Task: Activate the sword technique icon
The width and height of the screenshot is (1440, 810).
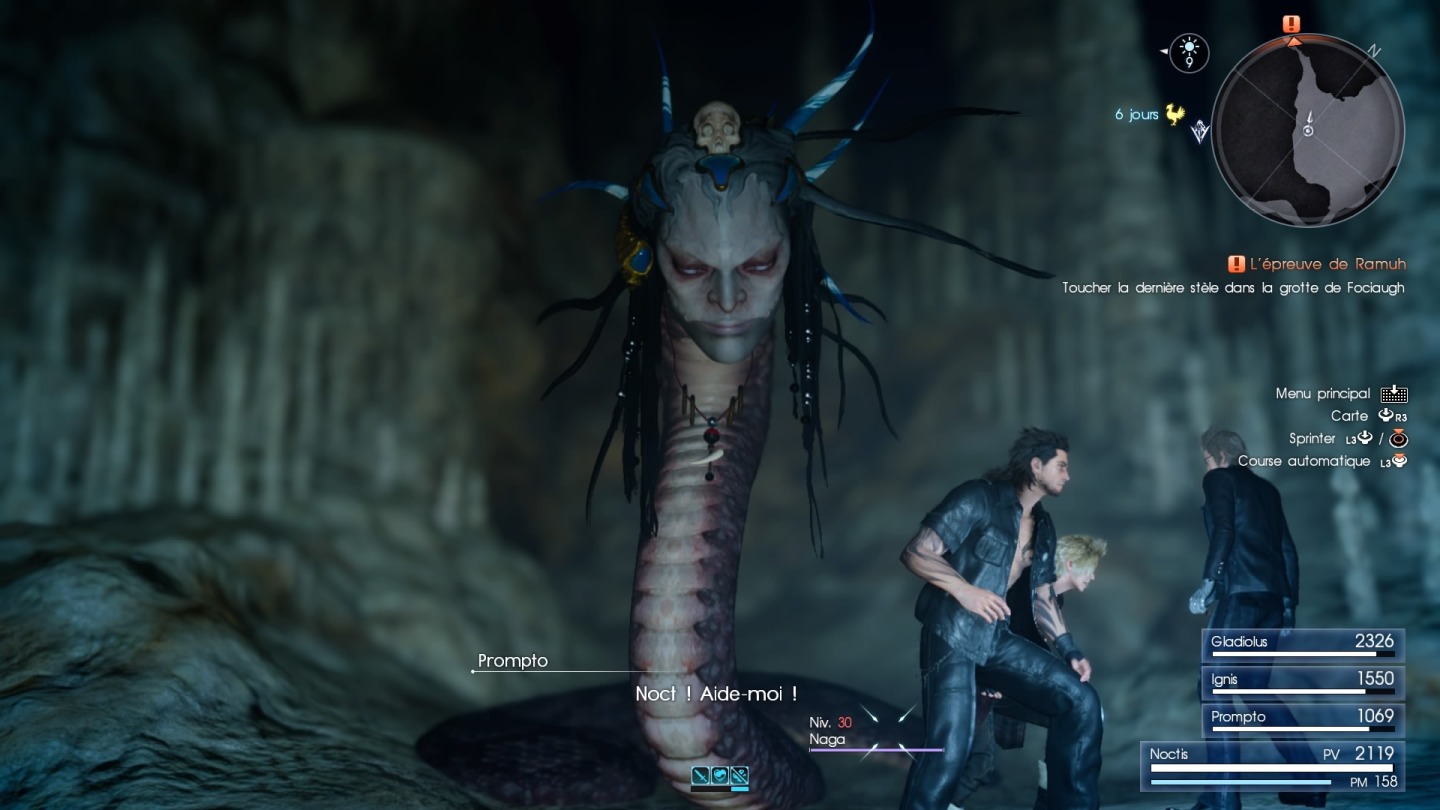Action: click(701, 774)
